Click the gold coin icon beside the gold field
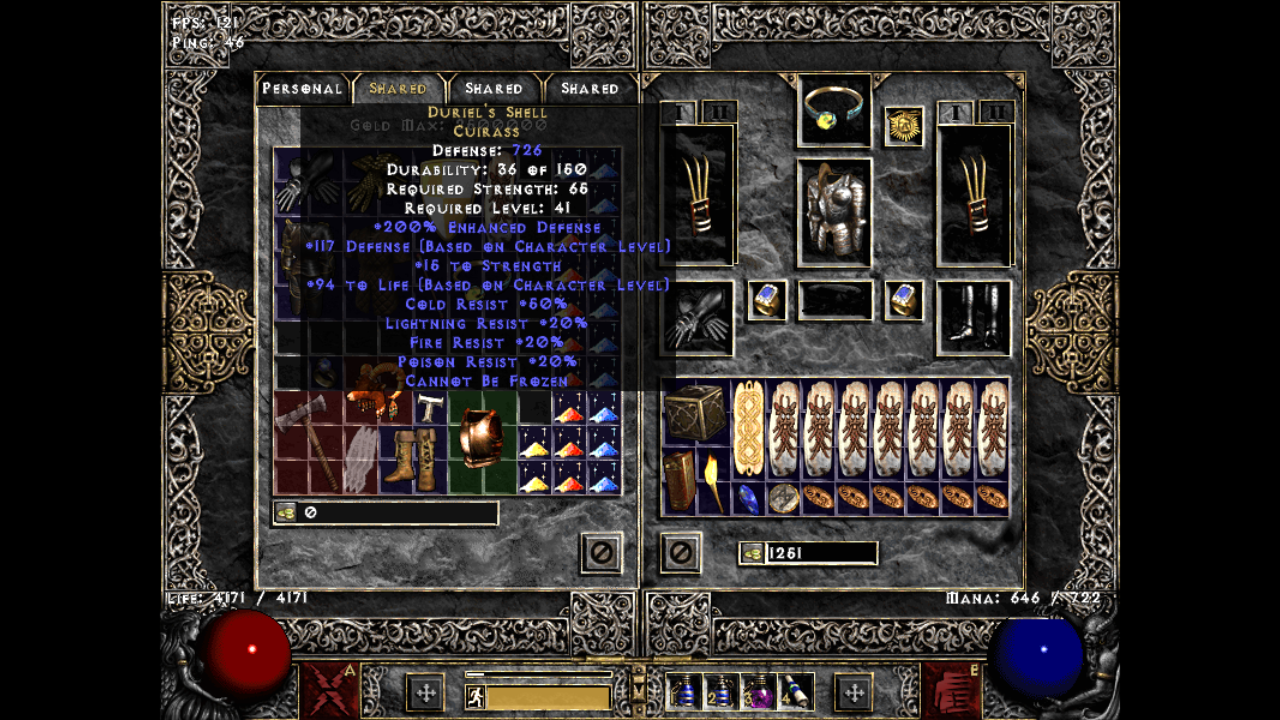The width and height of the screenshot is (1280, 720). (752, 553)
